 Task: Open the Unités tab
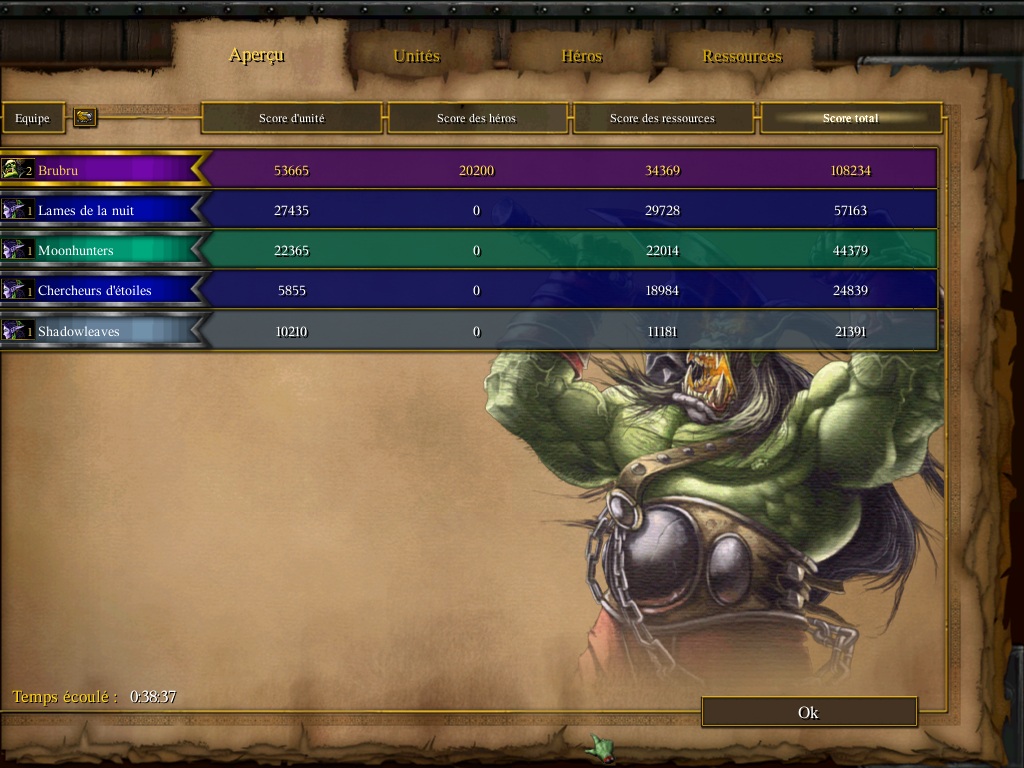point(416,56)
